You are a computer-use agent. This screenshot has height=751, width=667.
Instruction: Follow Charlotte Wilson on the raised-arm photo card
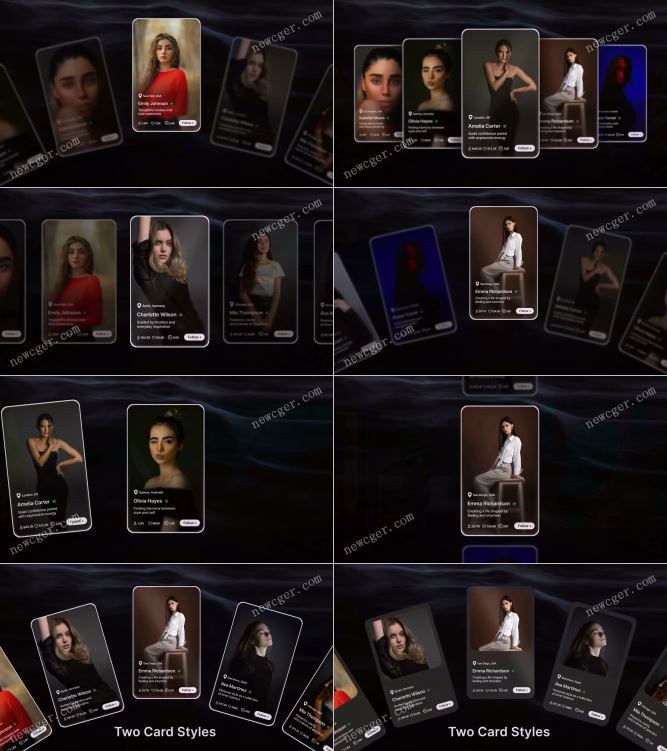[x=194, y=337]
